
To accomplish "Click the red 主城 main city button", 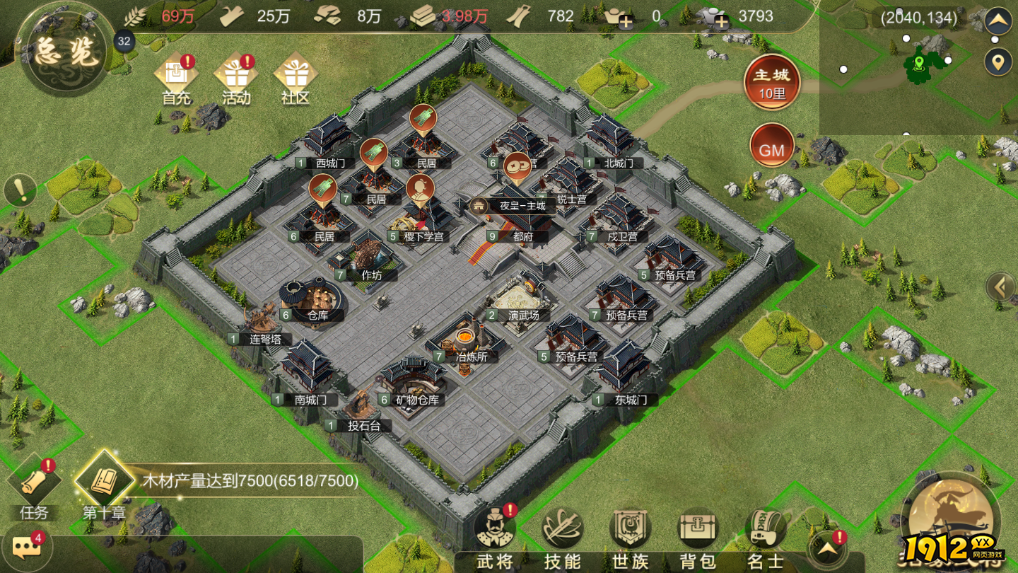I will point(771,82).
